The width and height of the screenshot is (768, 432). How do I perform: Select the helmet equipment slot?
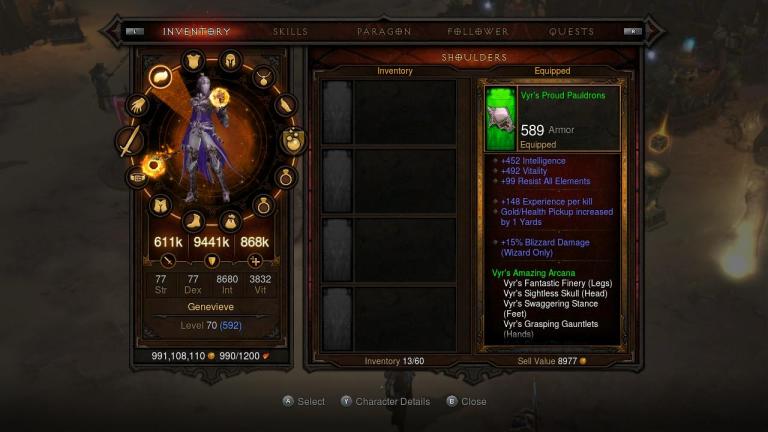230,60
